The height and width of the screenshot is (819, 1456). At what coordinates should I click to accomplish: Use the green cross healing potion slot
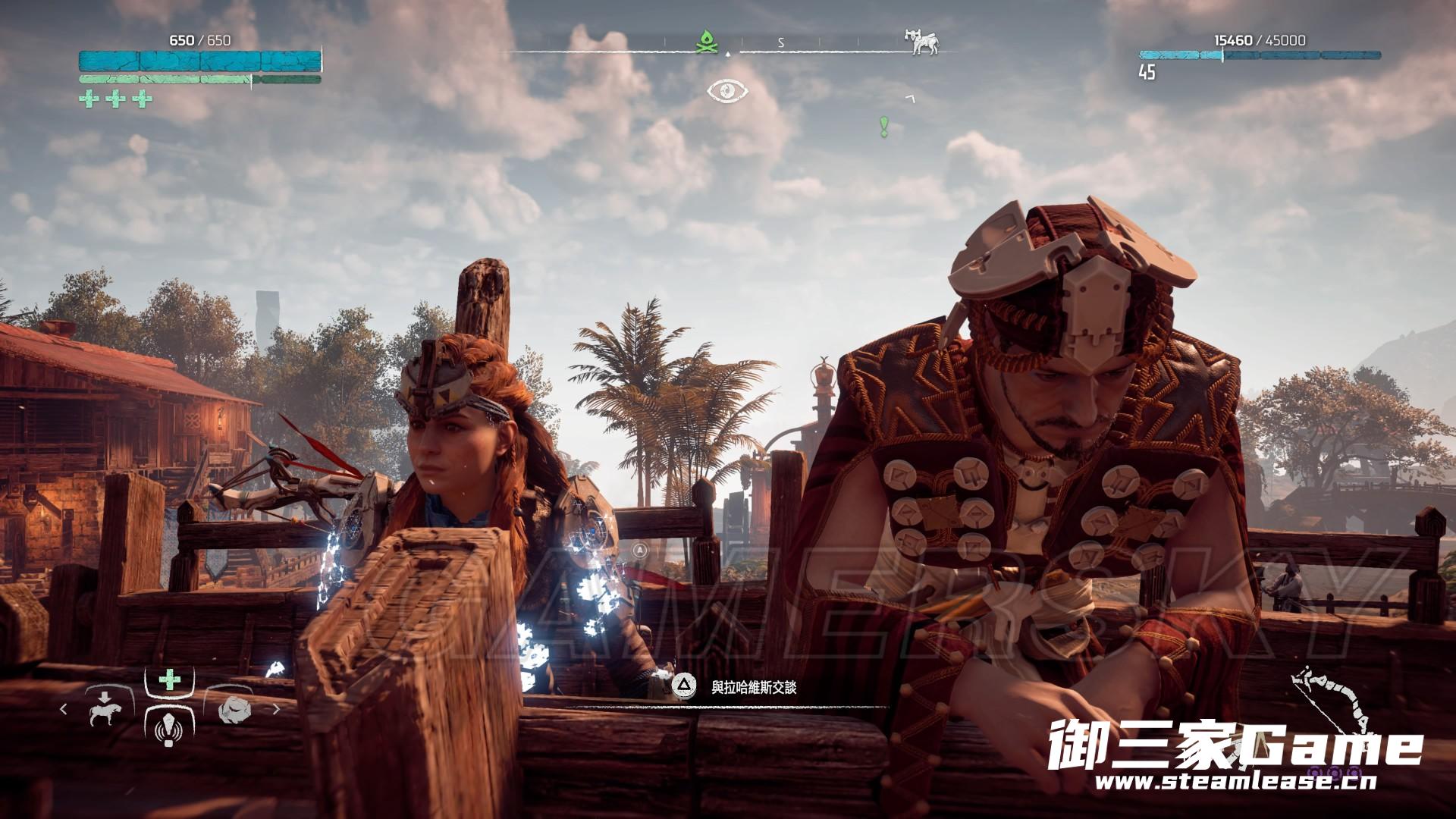[168, 679]
